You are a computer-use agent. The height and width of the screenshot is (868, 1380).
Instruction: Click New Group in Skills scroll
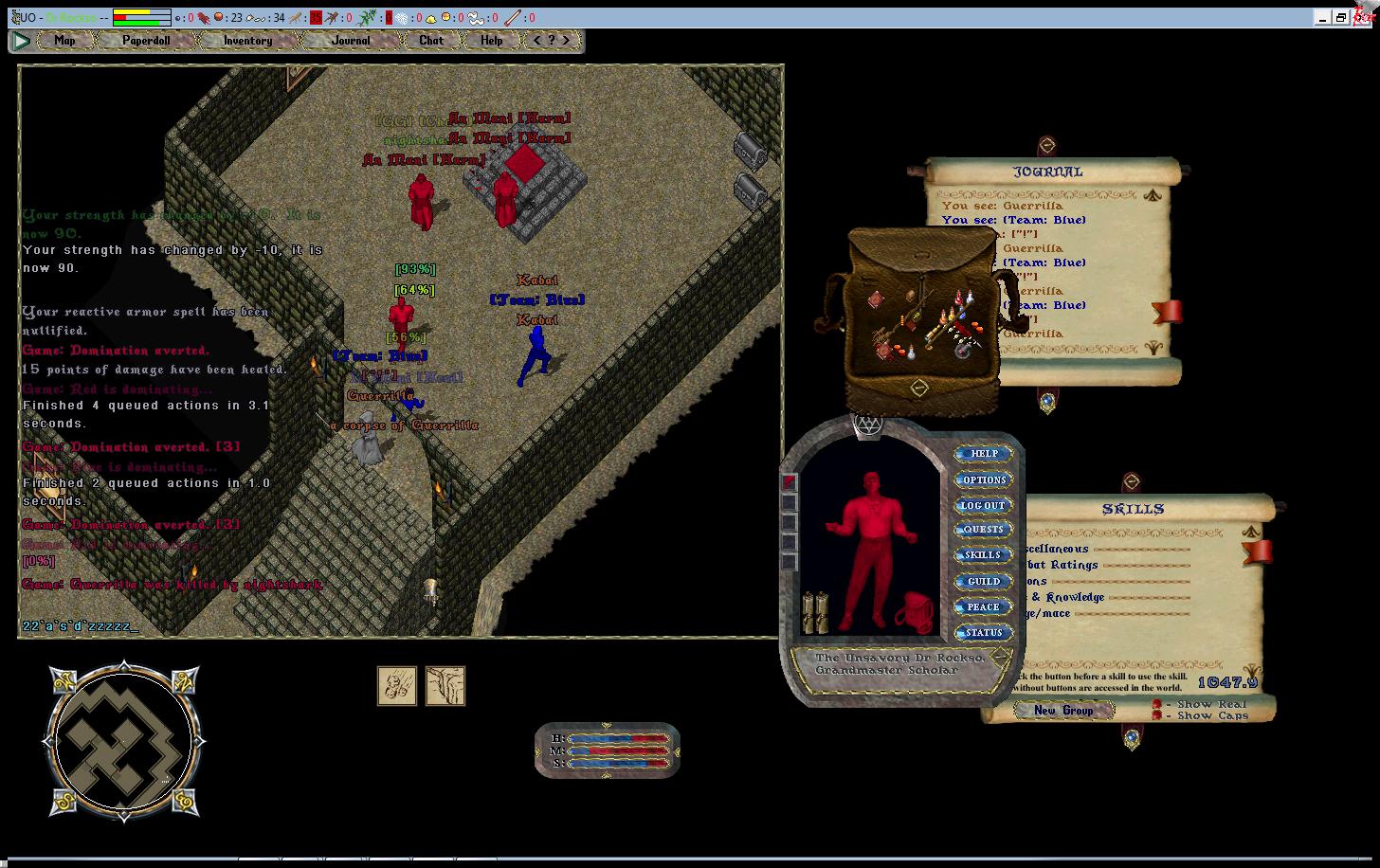coord(1062,711)
